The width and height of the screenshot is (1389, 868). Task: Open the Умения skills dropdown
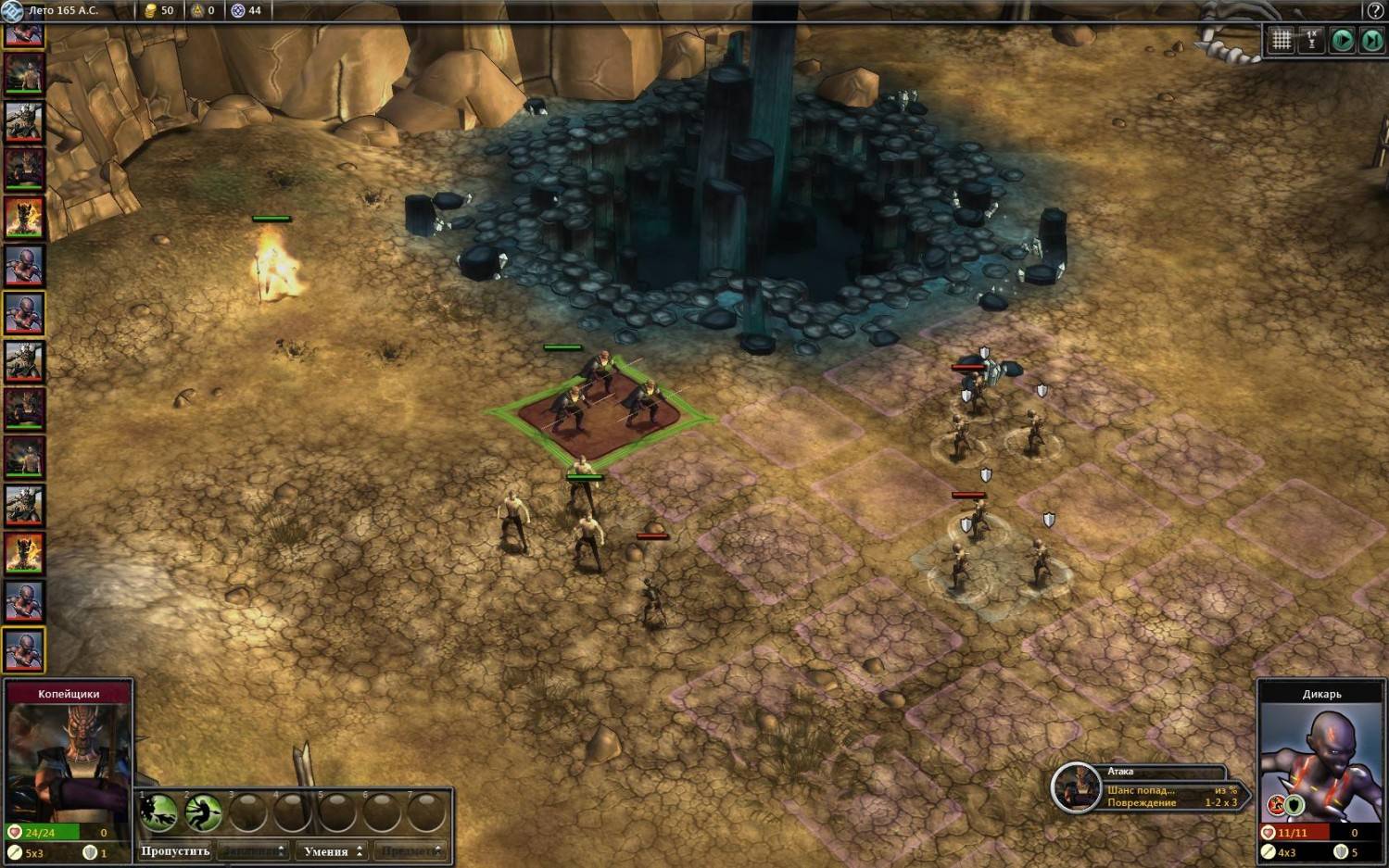332,850
